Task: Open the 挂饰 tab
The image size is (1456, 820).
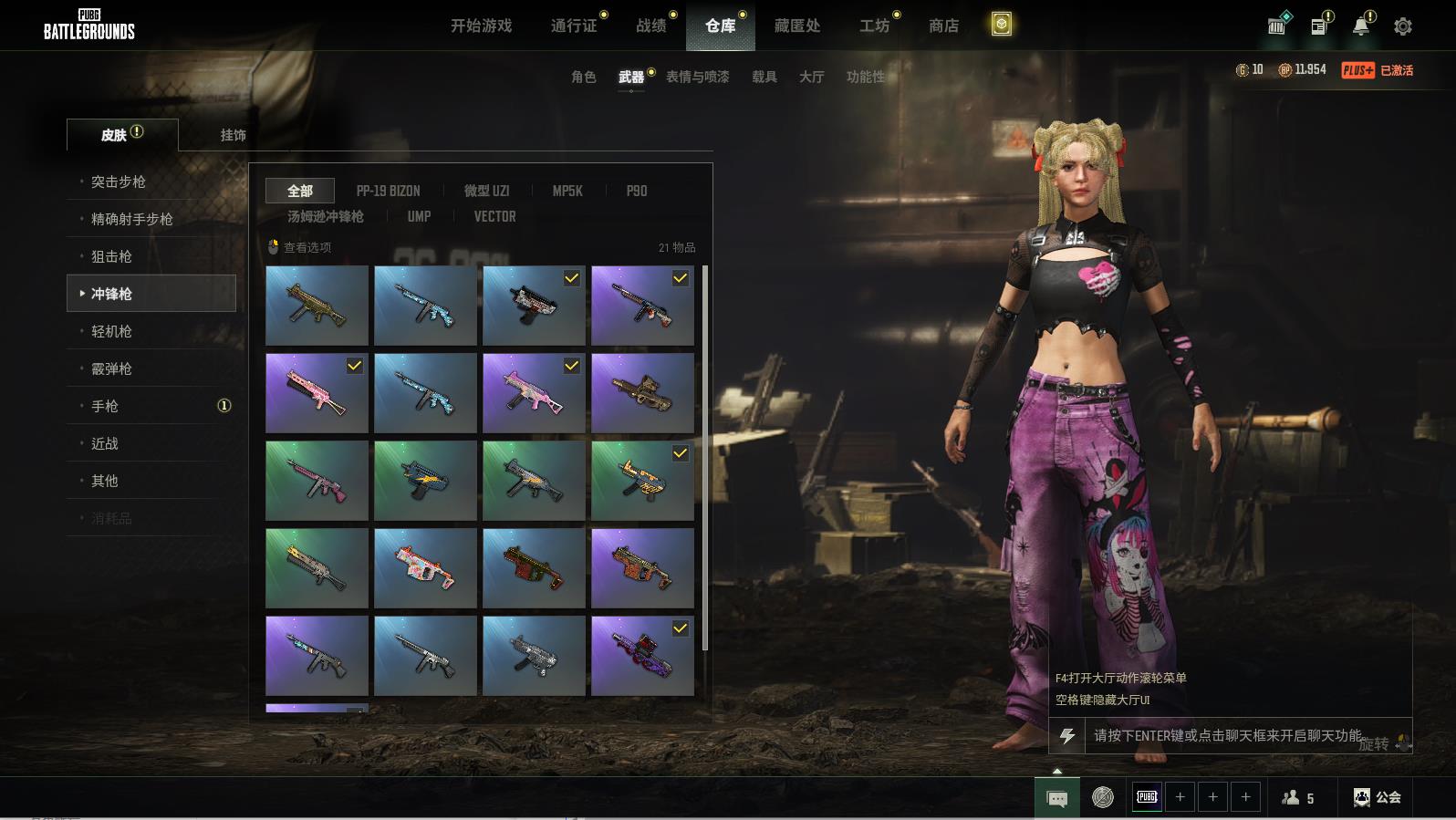Action: [233, 135]
